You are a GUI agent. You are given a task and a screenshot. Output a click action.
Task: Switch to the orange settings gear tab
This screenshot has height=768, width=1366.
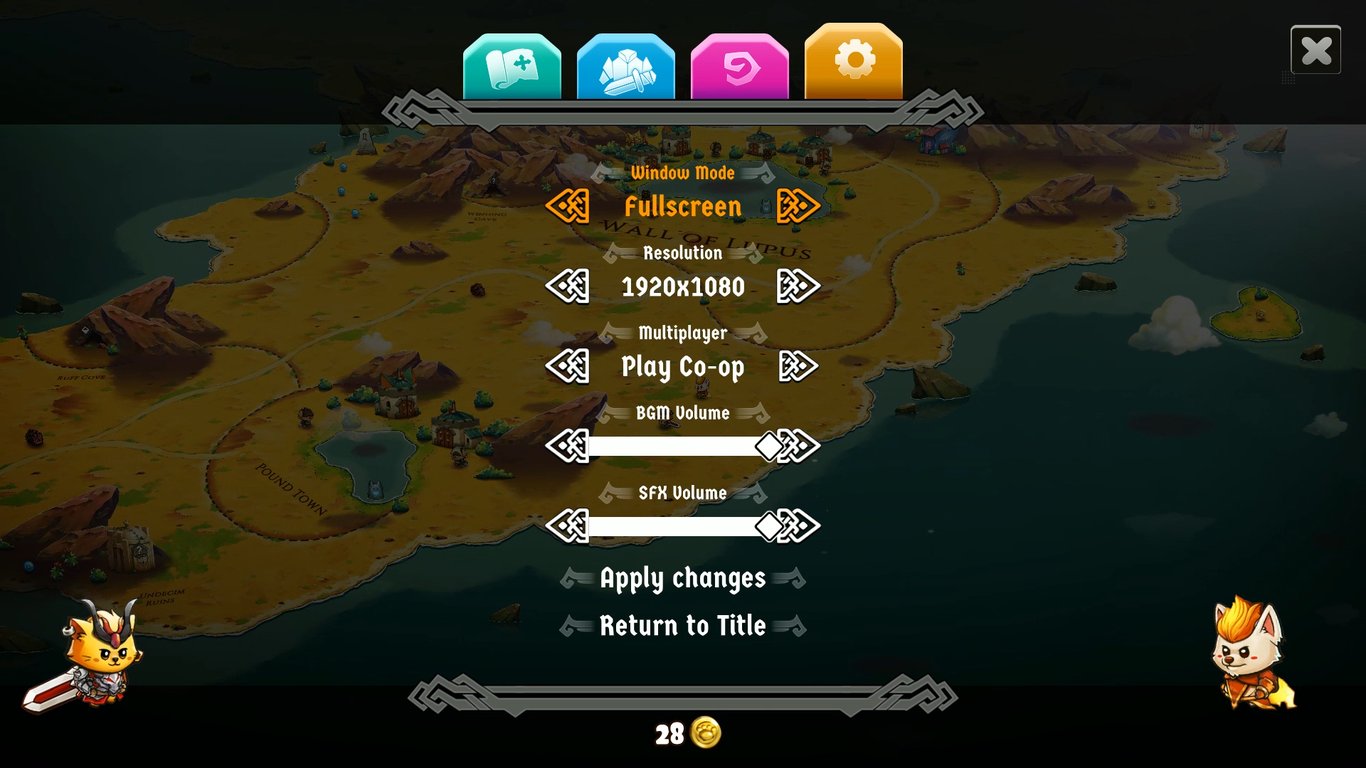tap(855, 63)
